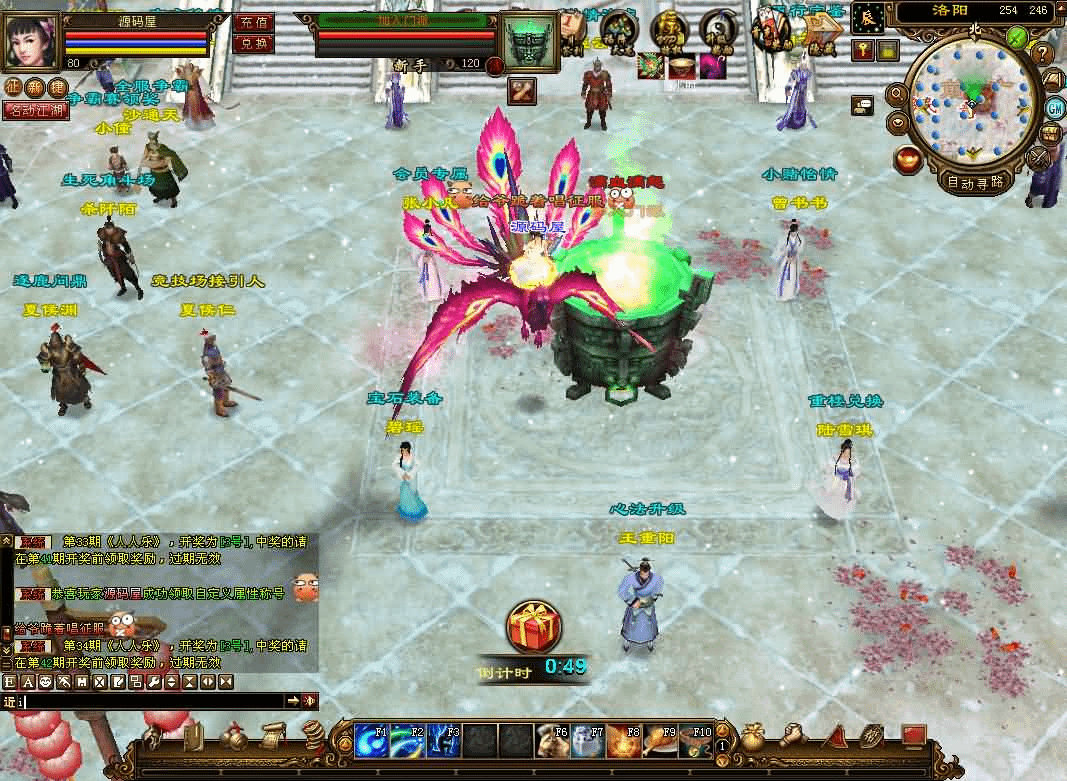Open the 兑换 exchange button
1067x781 pixels.
pyautogui.click(x=254, y=44)
